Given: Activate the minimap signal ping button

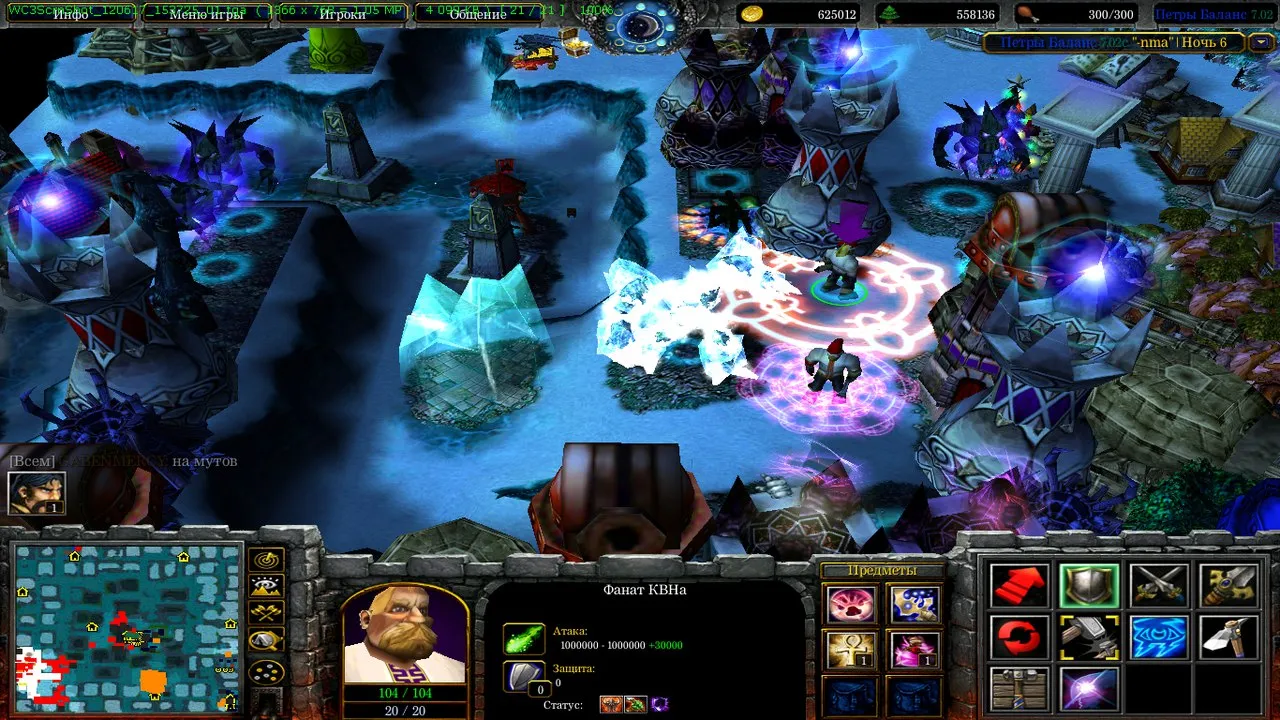Looking at the screenshot, I should 267,560.
